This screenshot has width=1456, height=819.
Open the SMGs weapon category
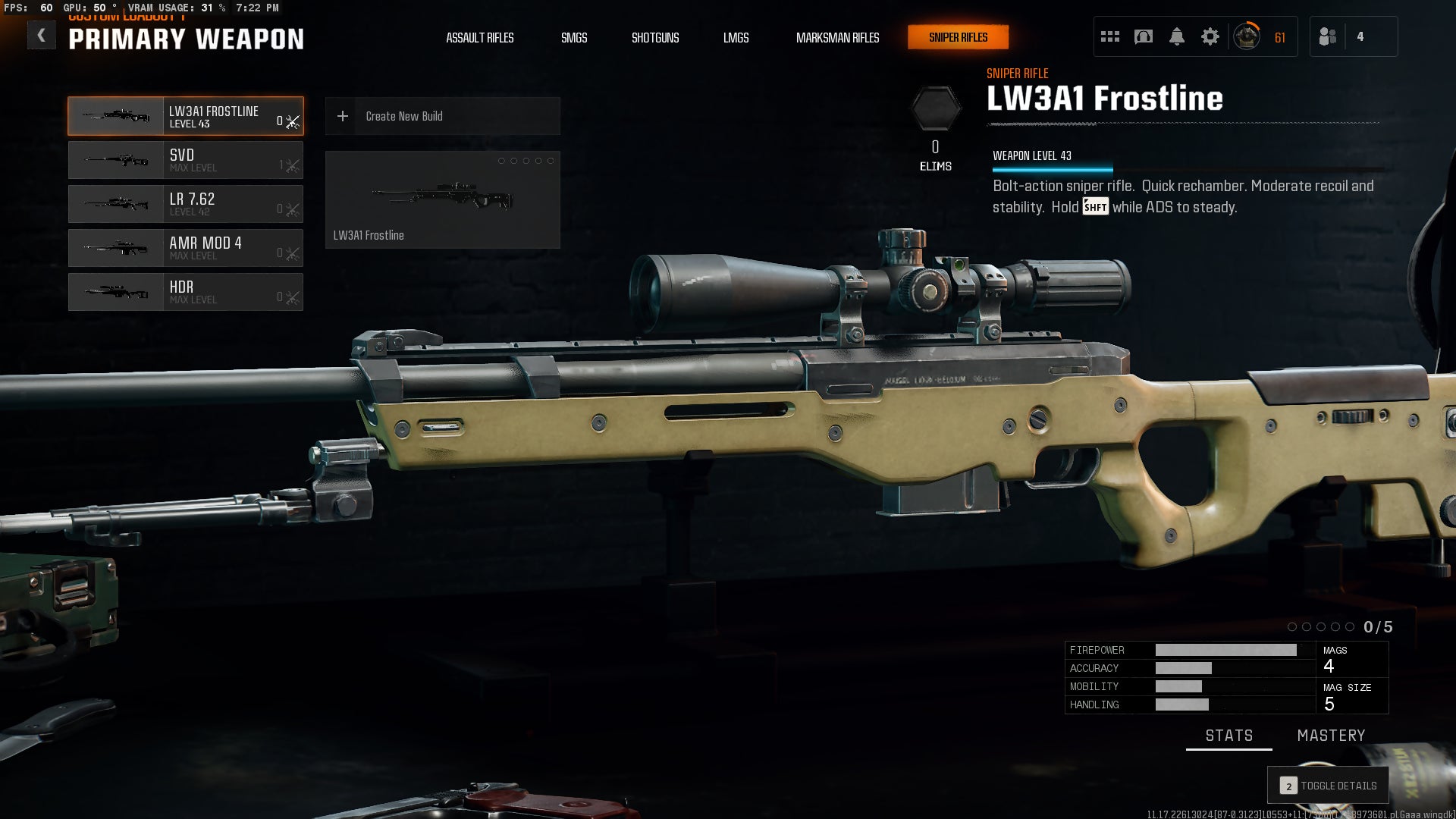click(574, 37)
